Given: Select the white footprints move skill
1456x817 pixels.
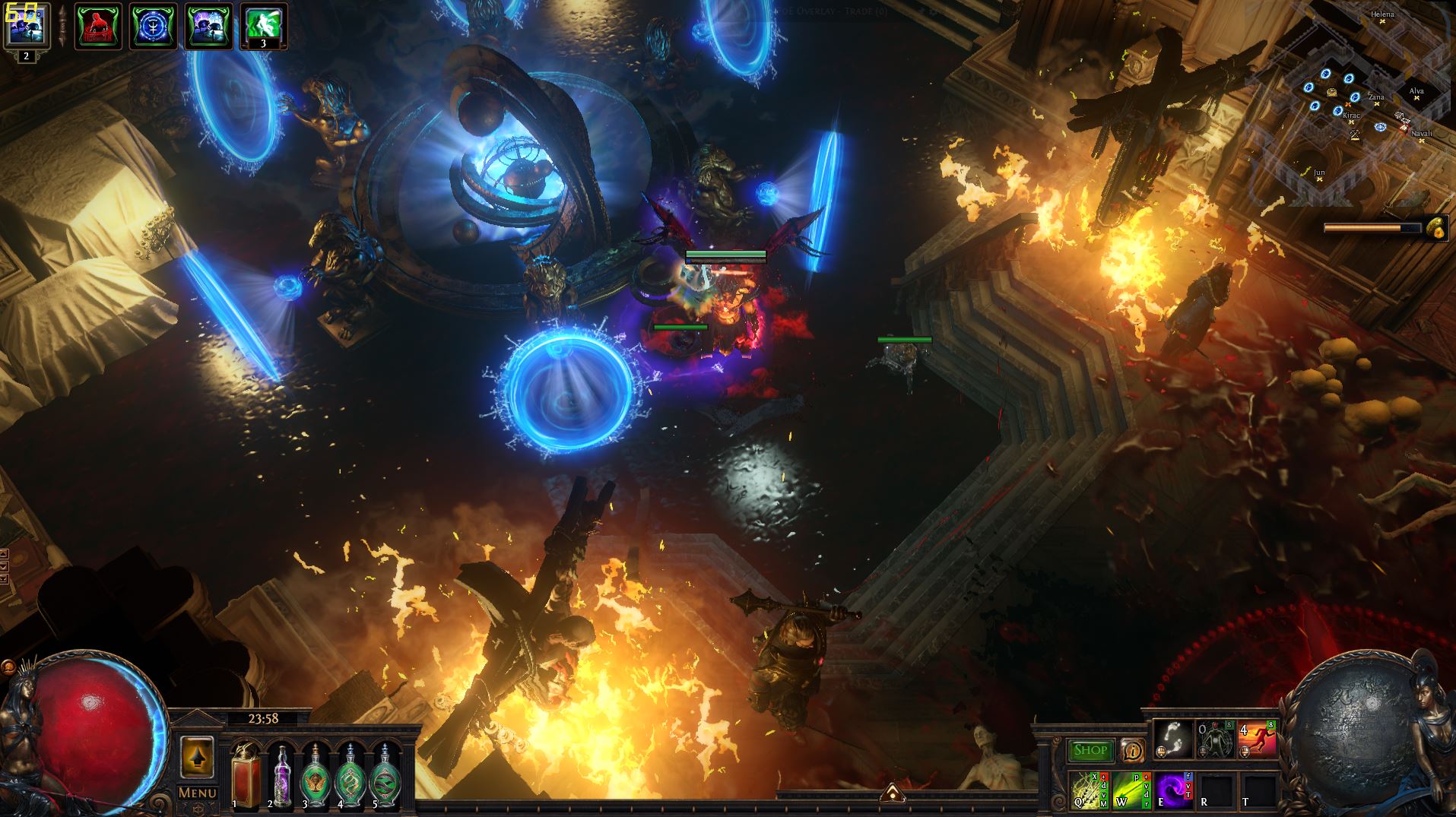Looking at the screenshot, I should tap(1172, 738).
